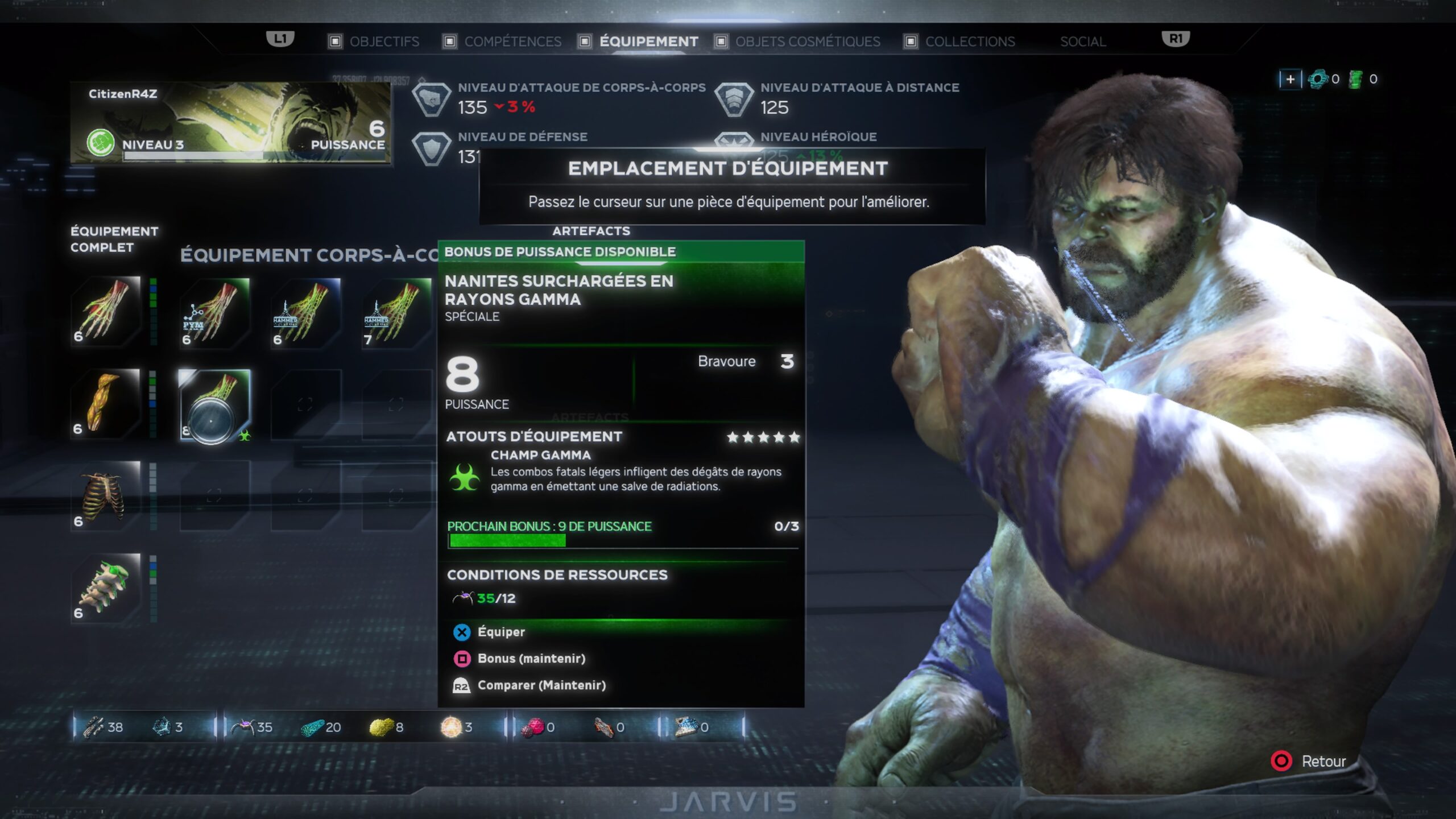1456x819 pixels.
Task: Click Retour to go back
Action: [x=1323, y=761]
